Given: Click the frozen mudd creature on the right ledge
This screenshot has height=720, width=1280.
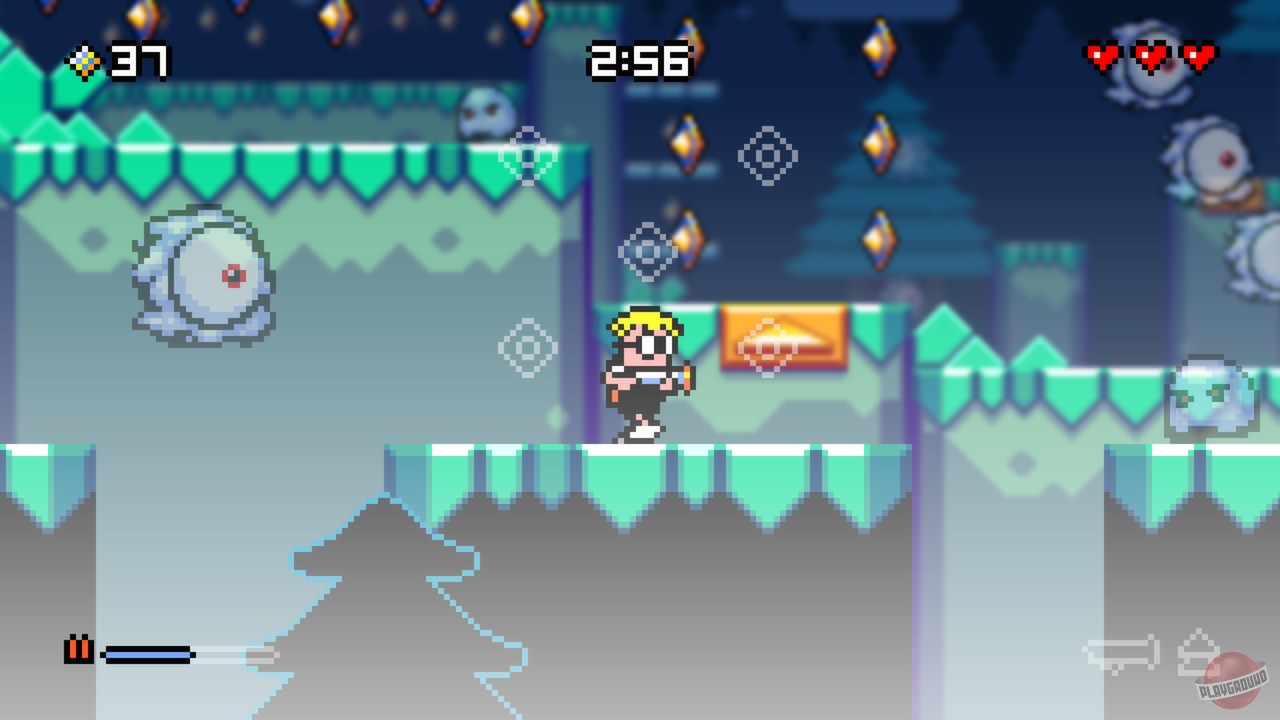Looking at the screenshot, I should click(x=1213, y=395).
